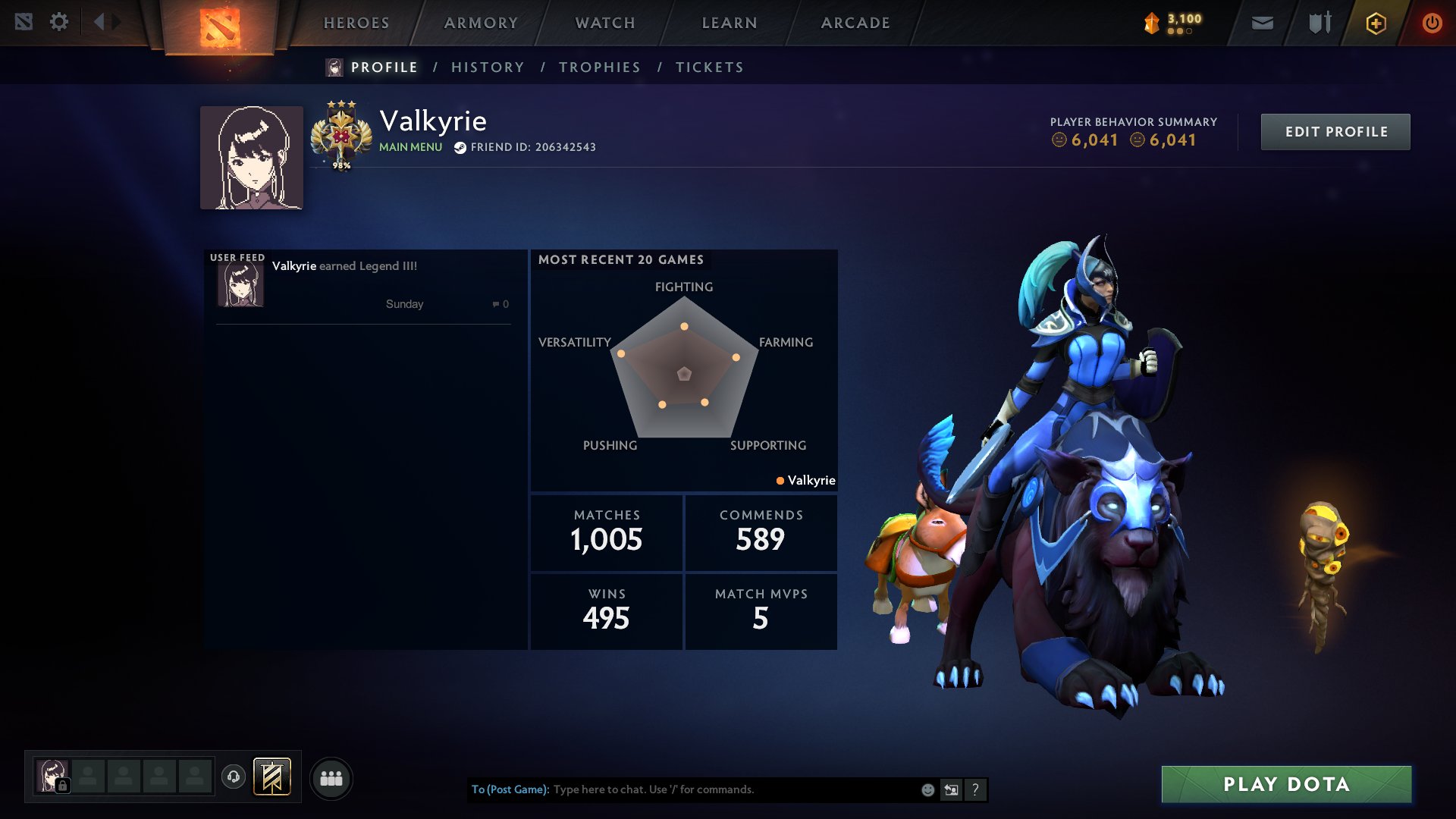Open the emoticon smiley in the chat bar
The image size is (1456, 819).
coord(929,790)
